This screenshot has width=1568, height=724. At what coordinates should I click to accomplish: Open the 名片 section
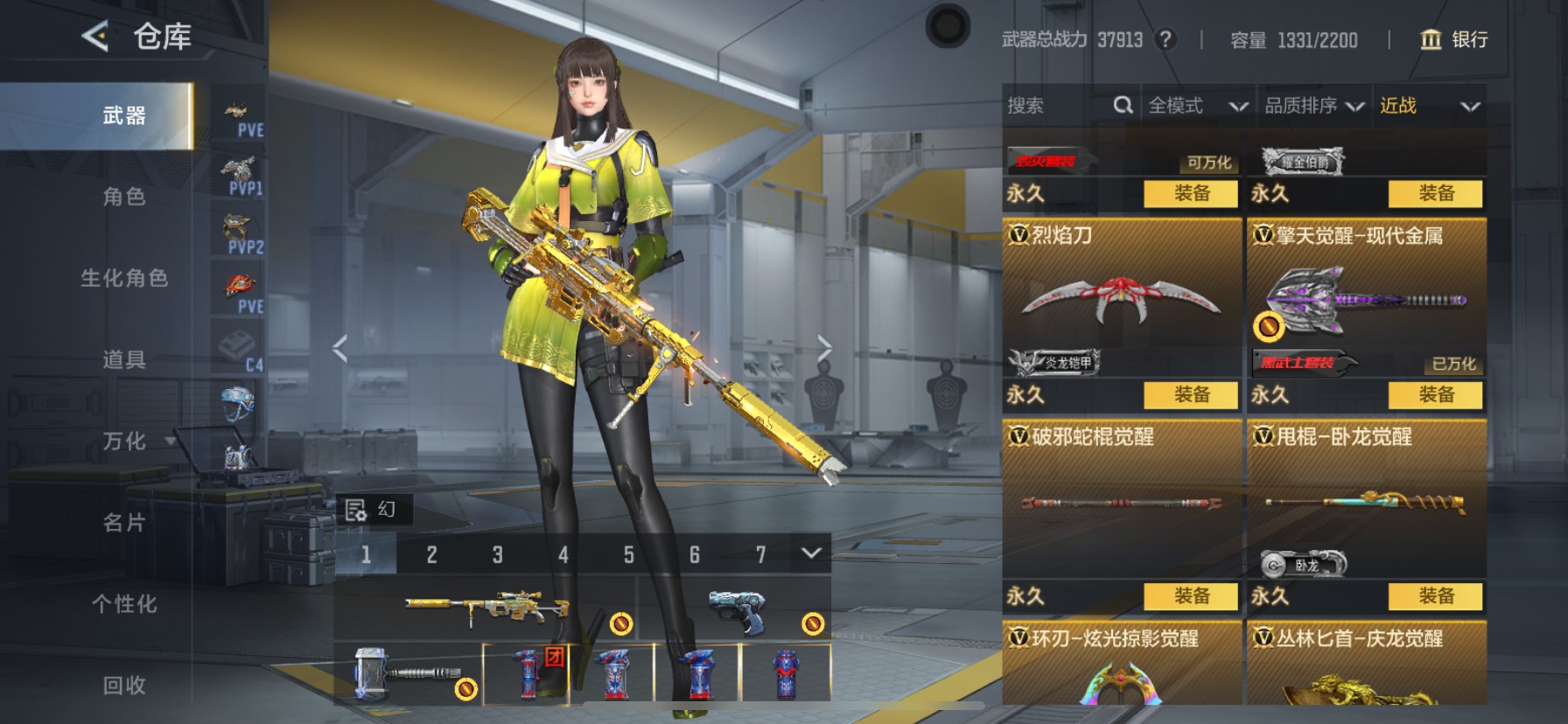(x=124, y=523)
